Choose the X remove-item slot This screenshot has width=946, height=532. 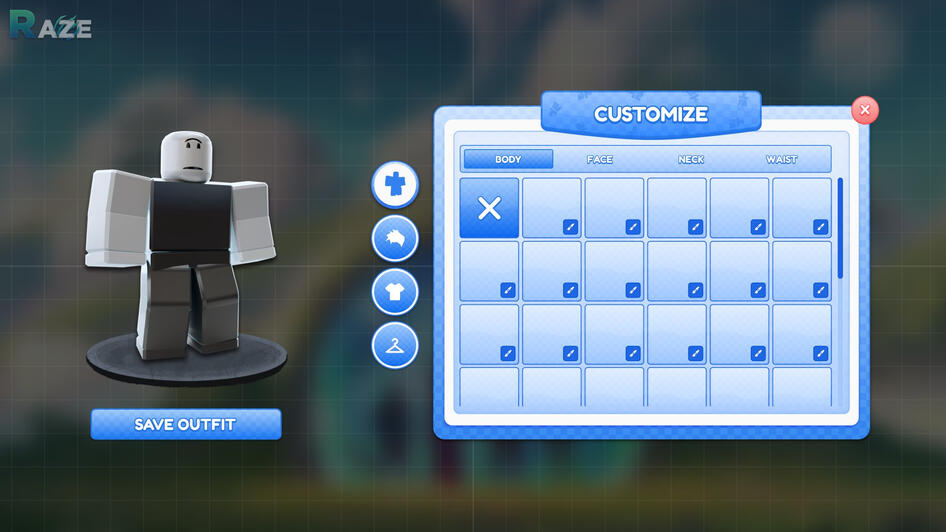click(x=489, y=208)
